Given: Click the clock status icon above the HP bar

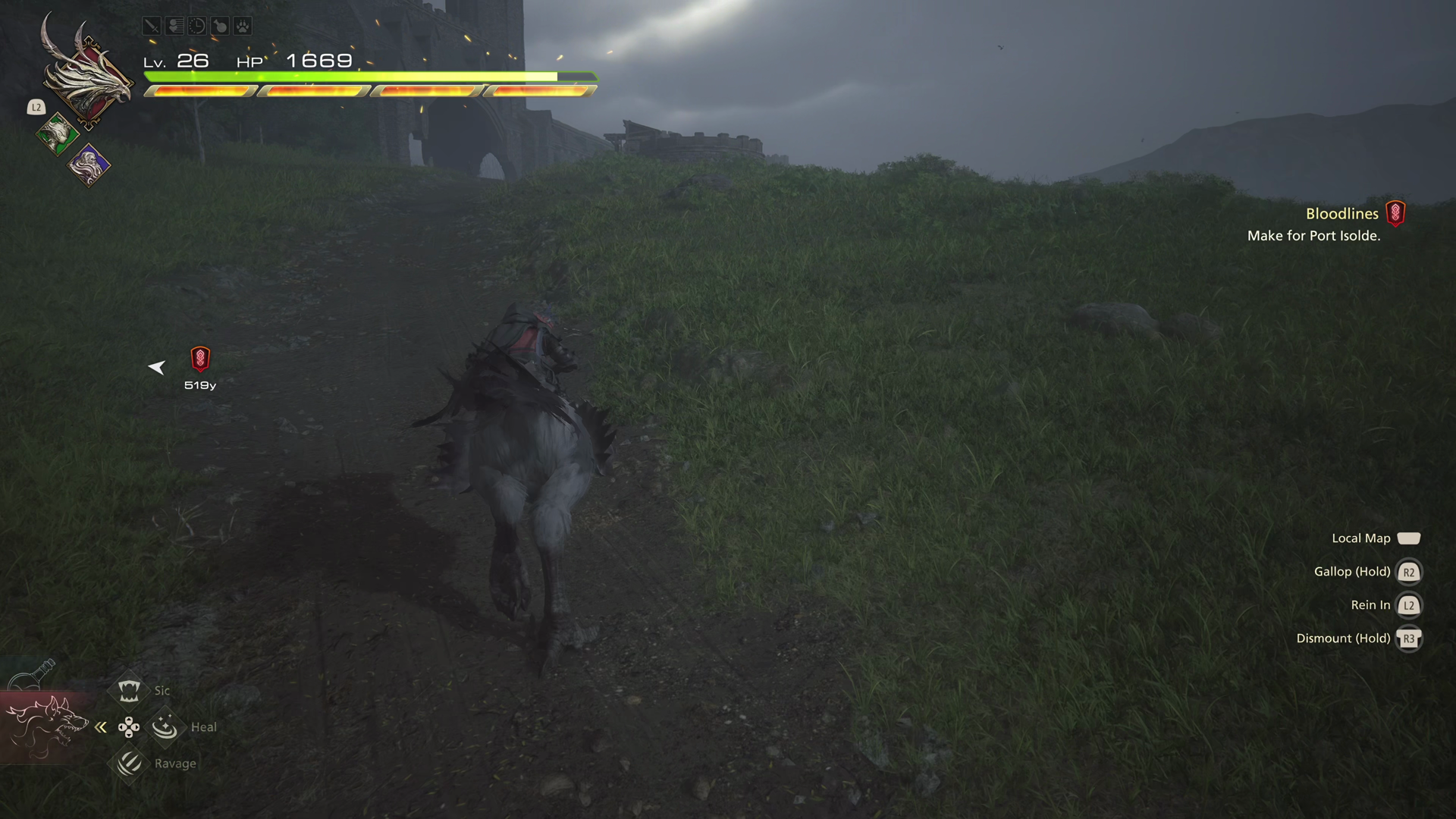Looking at the screenshot, I should coord(196,27).
